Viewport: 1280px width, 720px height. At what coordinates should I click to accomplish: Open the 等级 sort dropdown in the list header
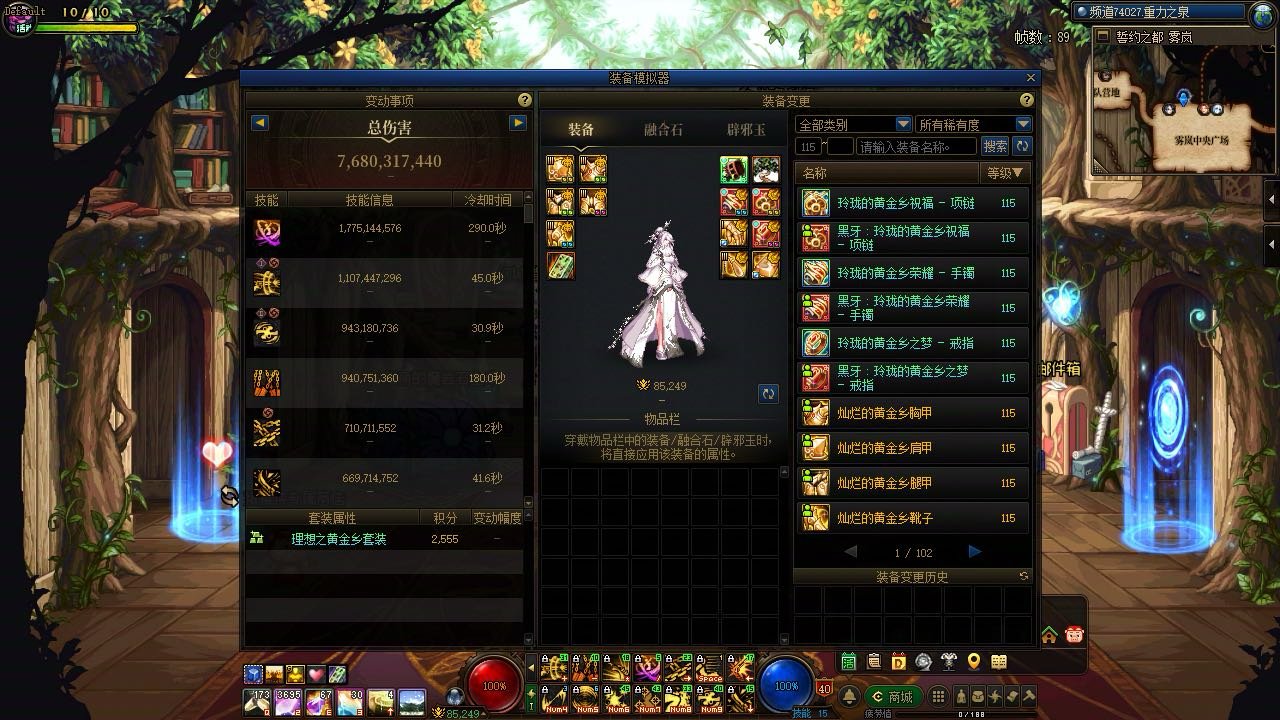click(x=1006, y=170)
